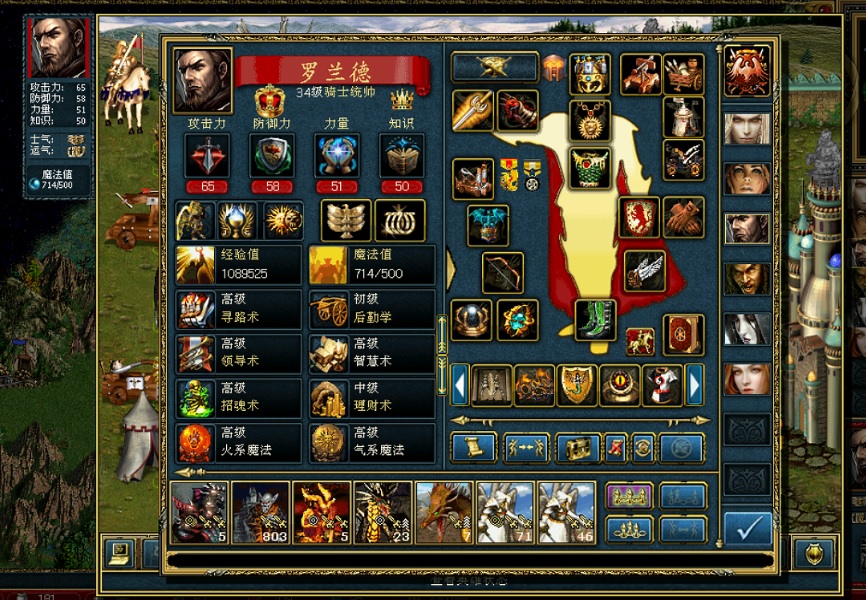Switch to the blonde pale hero portrait
This screenshot has height=600, width=866.
click(747, 129)
